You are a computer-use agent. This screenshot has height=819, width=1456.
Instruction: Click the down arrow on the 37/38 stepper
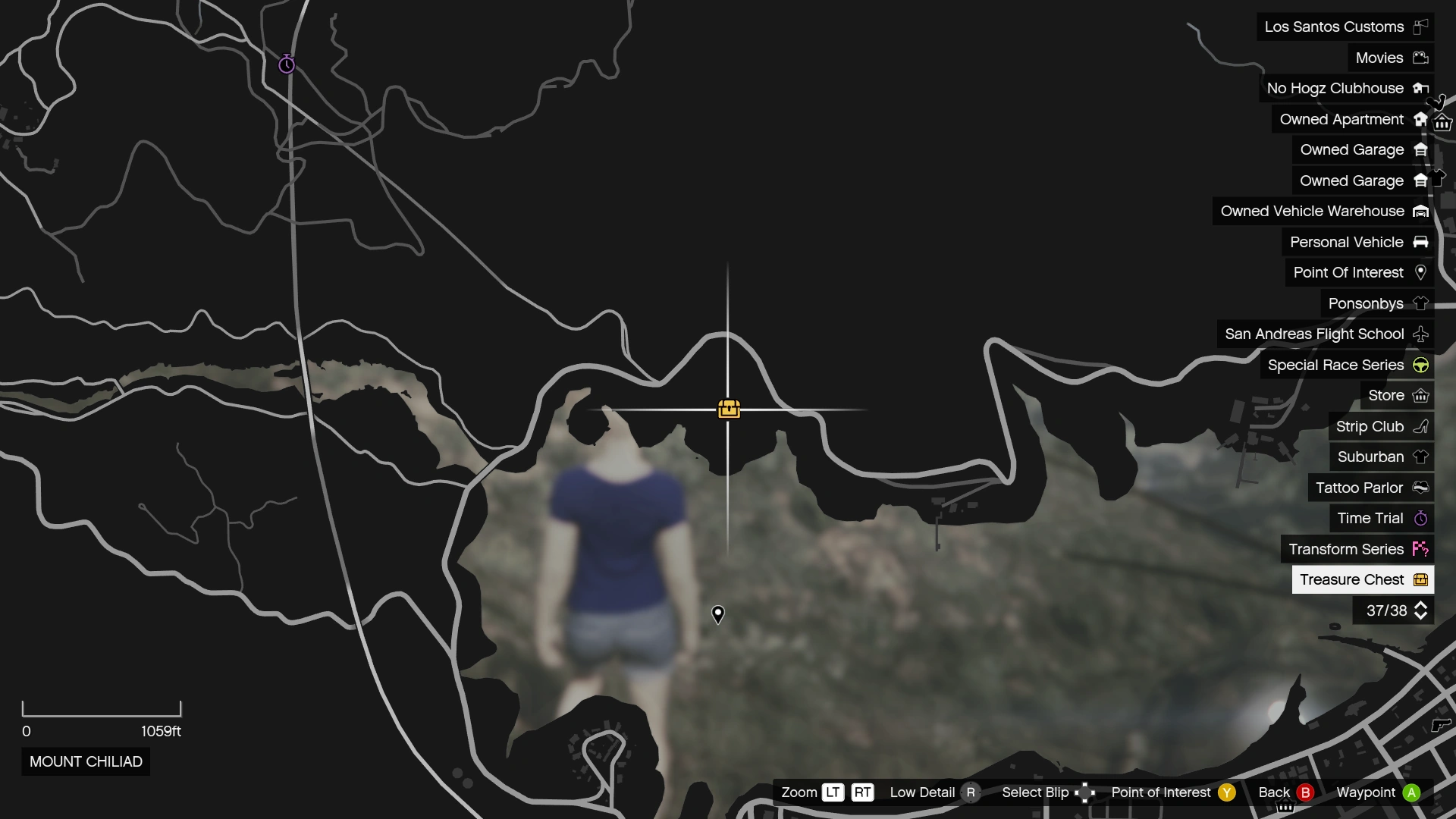click(1422, 617)
